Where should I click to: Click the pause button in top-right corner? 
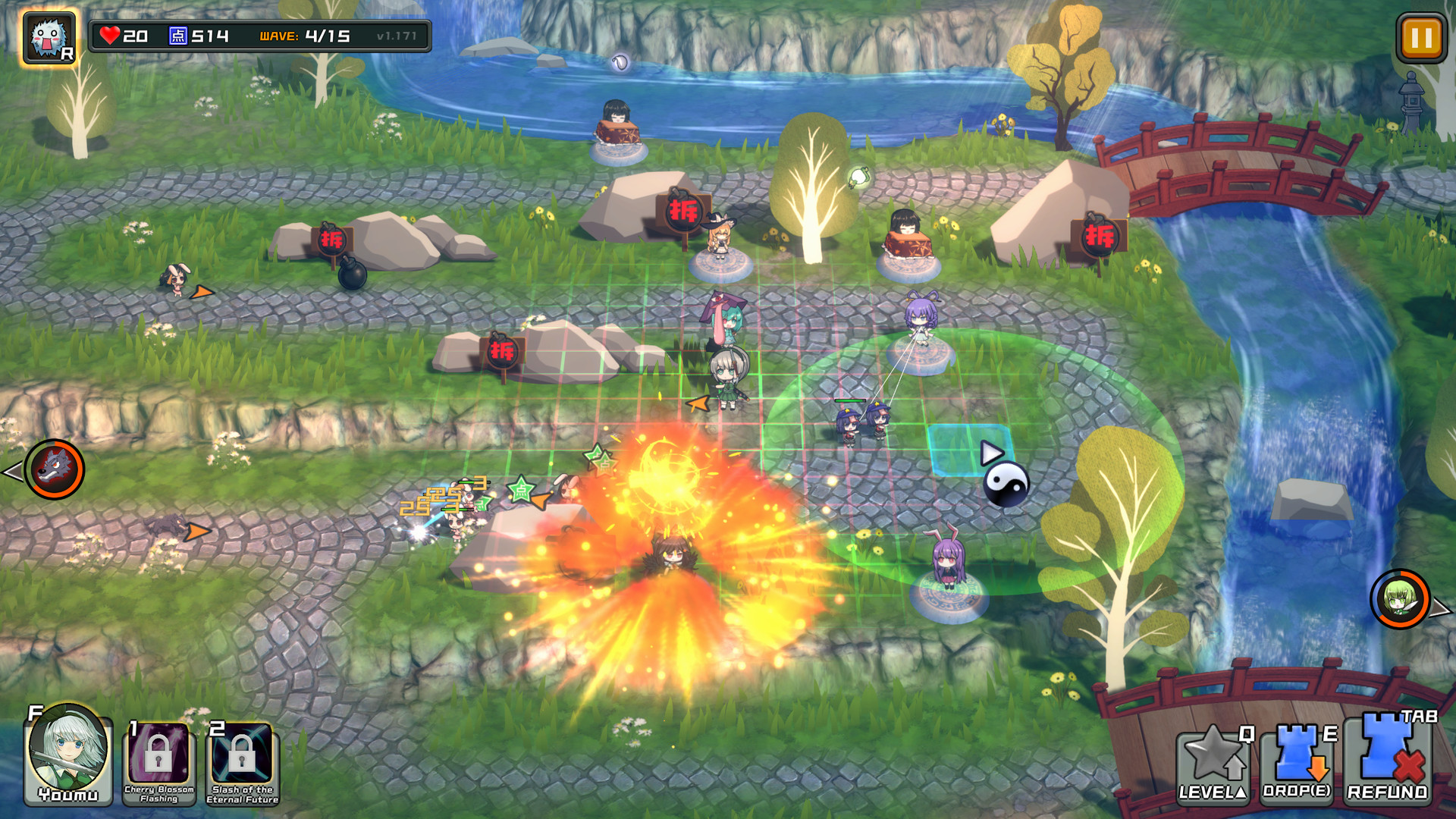1421,35
